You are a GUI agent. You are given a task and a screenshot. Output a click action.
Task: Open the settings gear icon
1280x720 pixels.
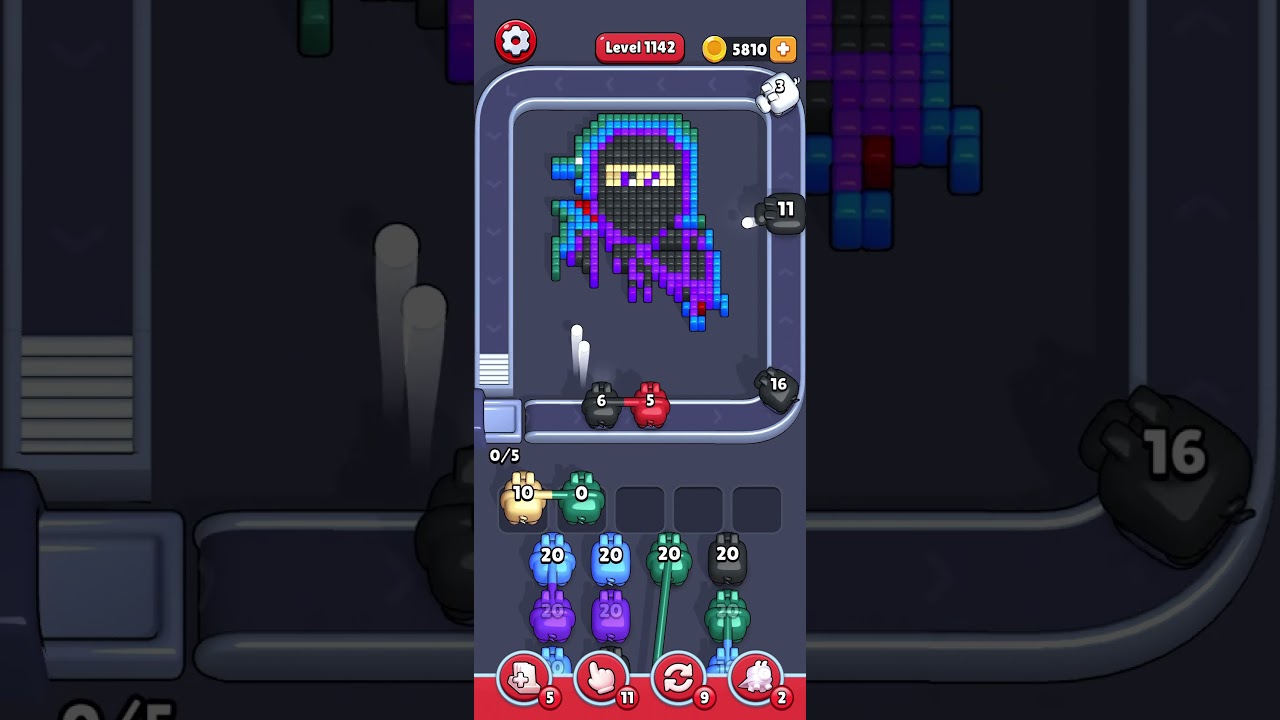pos(516,41)
